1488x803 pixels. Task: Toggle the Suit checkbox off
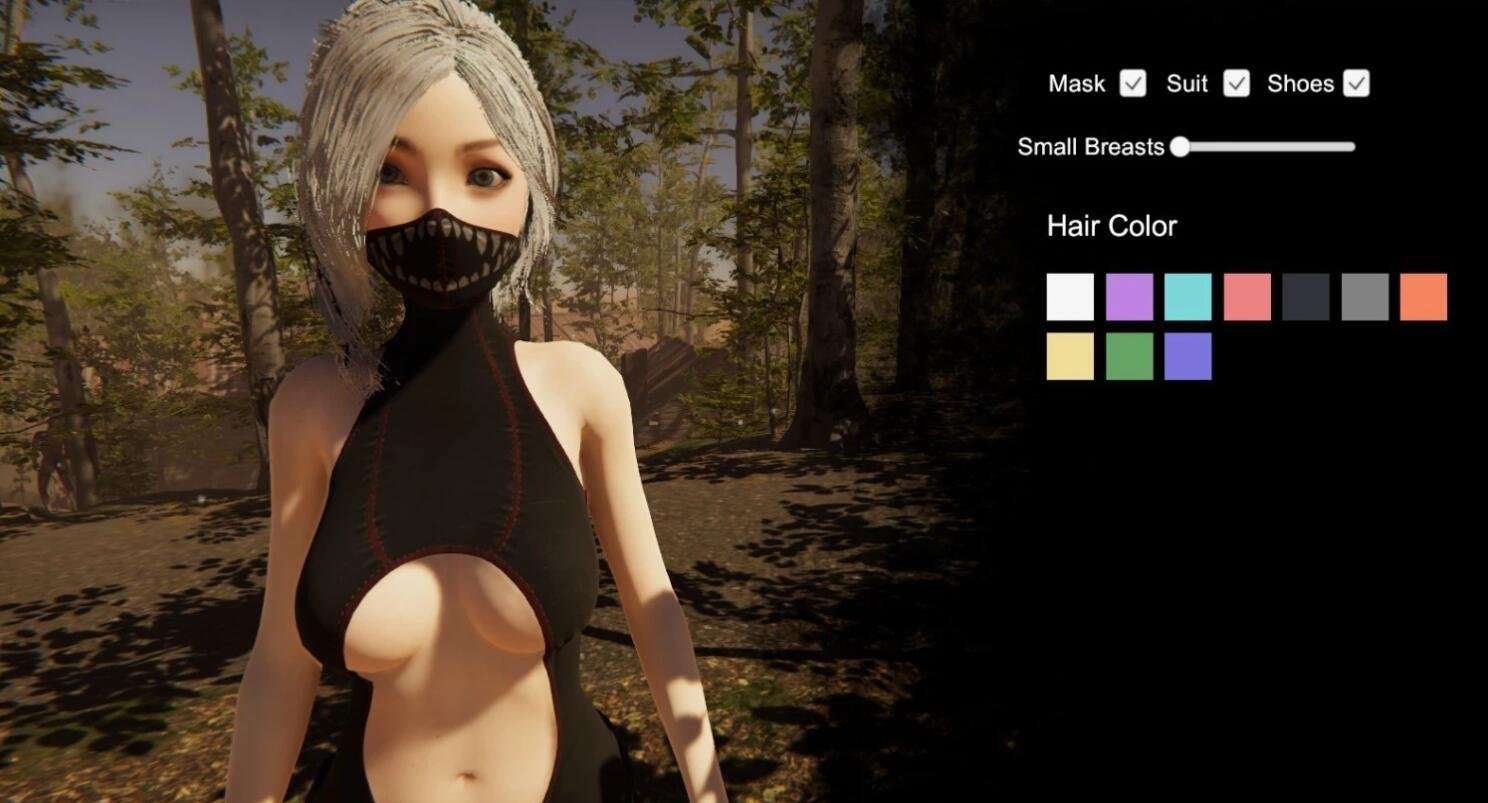point(1236,84)
